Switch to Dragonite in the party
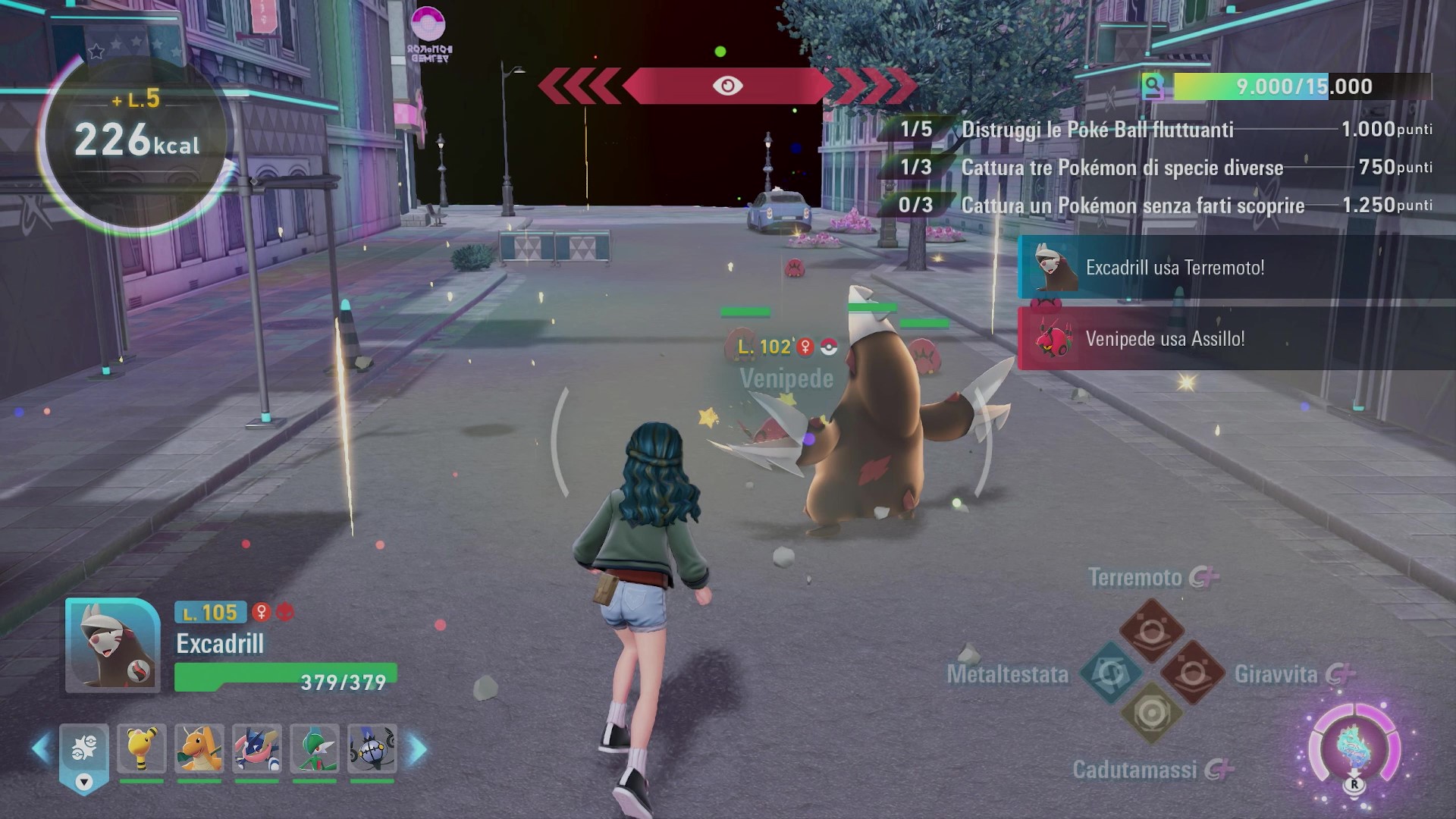This screenshot has height=819, width=1456. [199, 748]
